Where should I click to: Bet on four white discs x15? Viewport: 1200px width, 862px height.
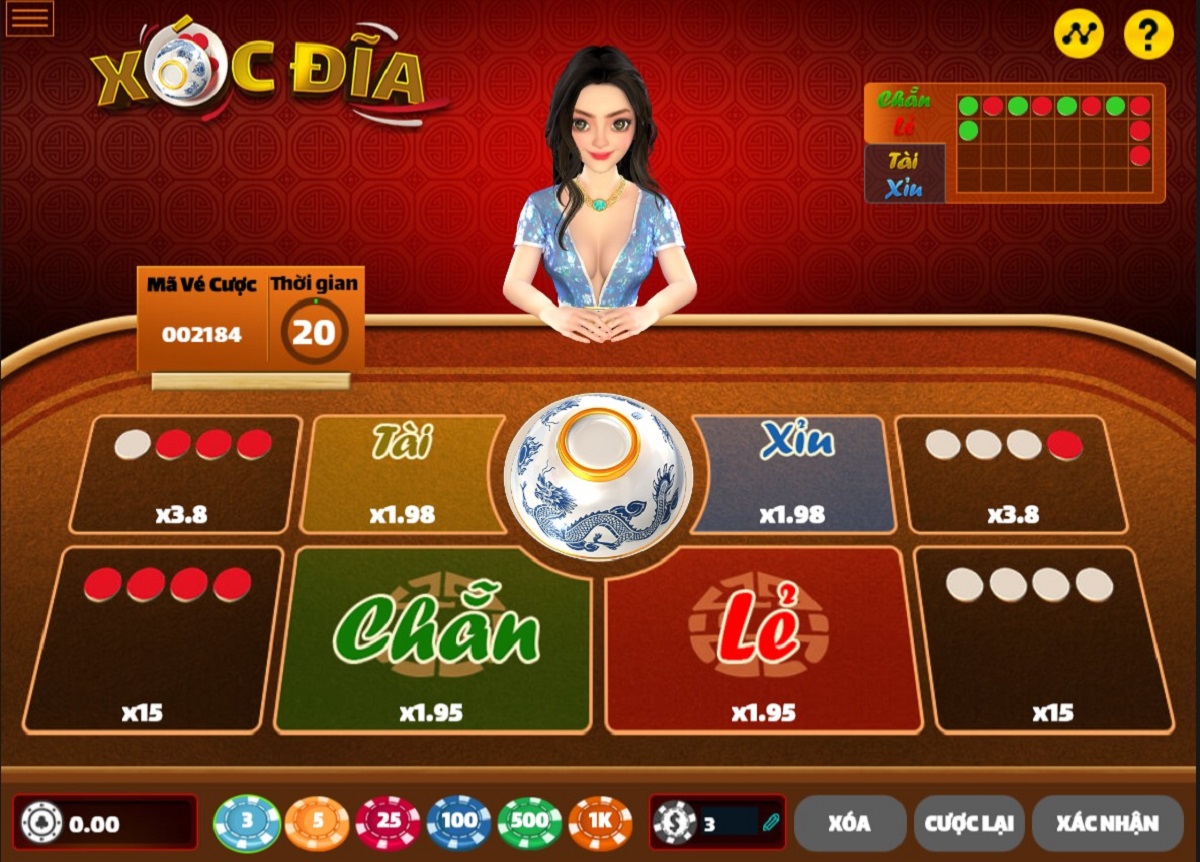1044,640
